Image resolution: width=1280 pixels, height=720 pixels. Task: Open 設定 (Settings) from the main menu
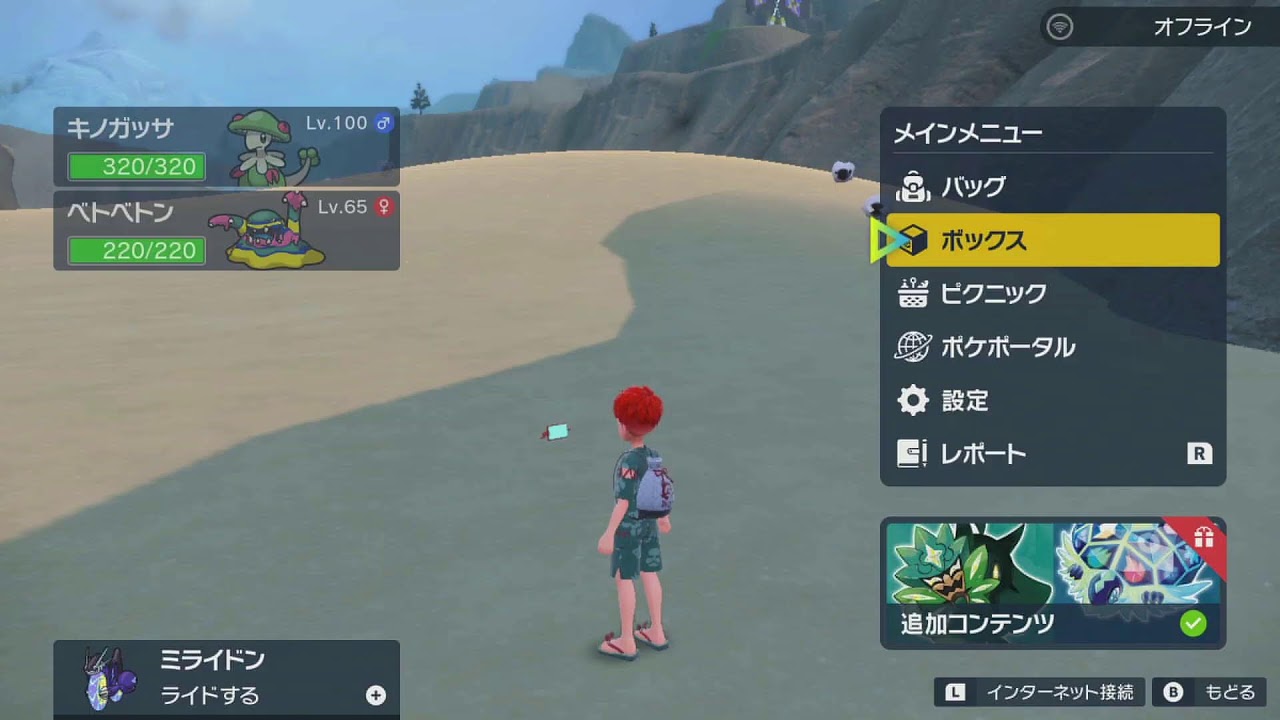1052,401
